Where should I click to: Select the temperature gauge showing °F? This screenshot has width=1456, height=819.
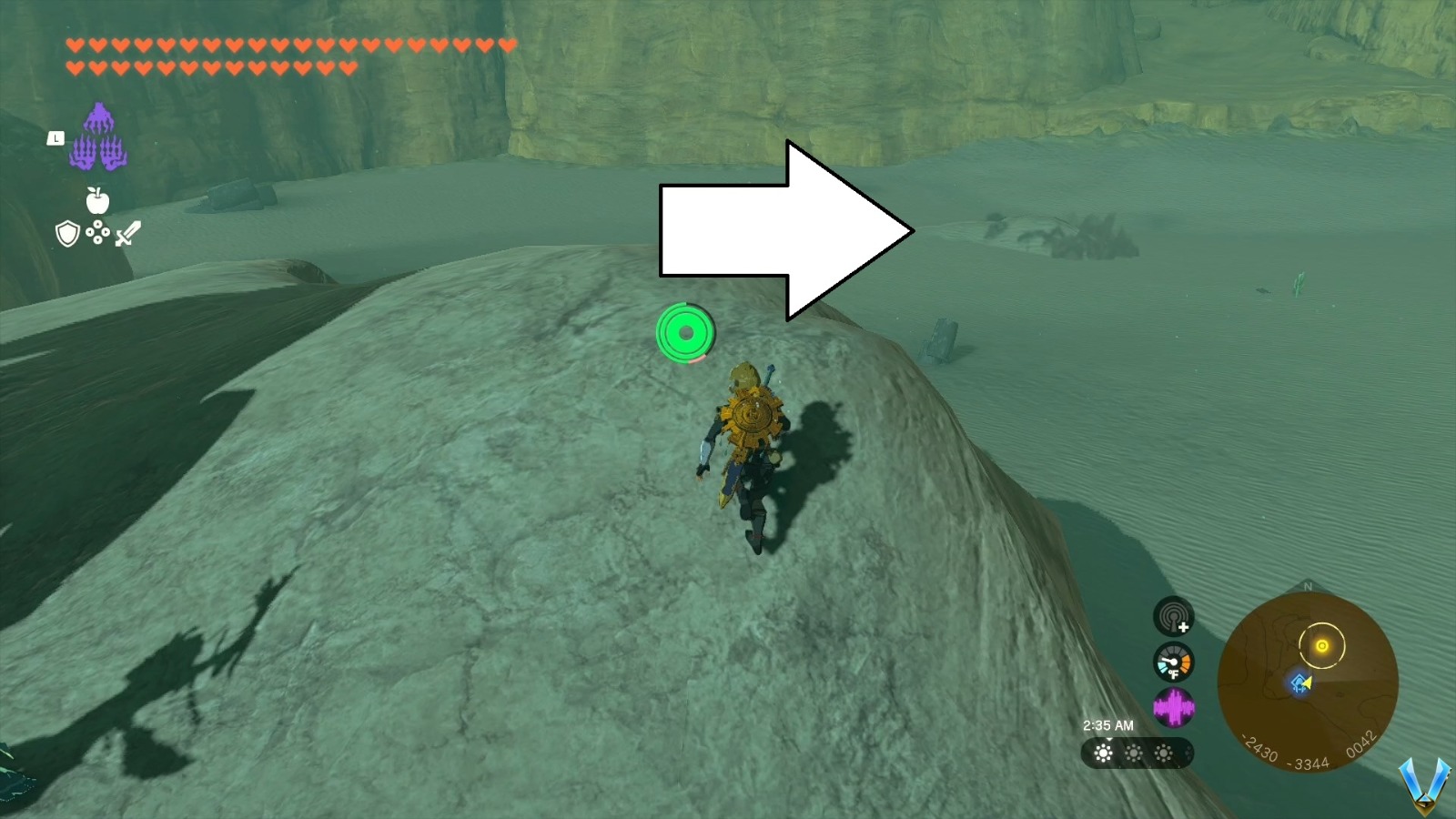click(x=1174, y=662)
